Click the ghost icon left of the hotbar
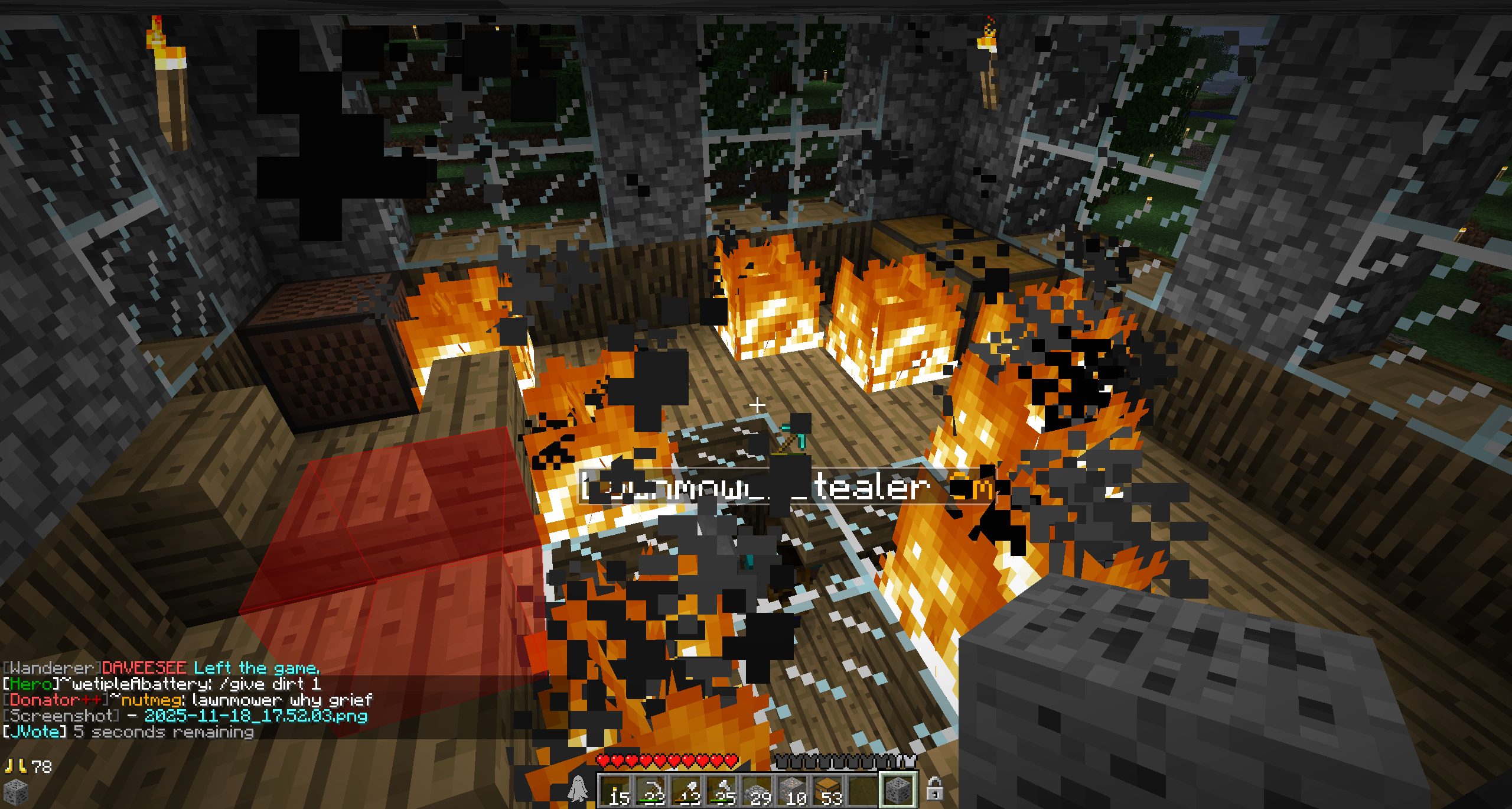 point(578,789)
